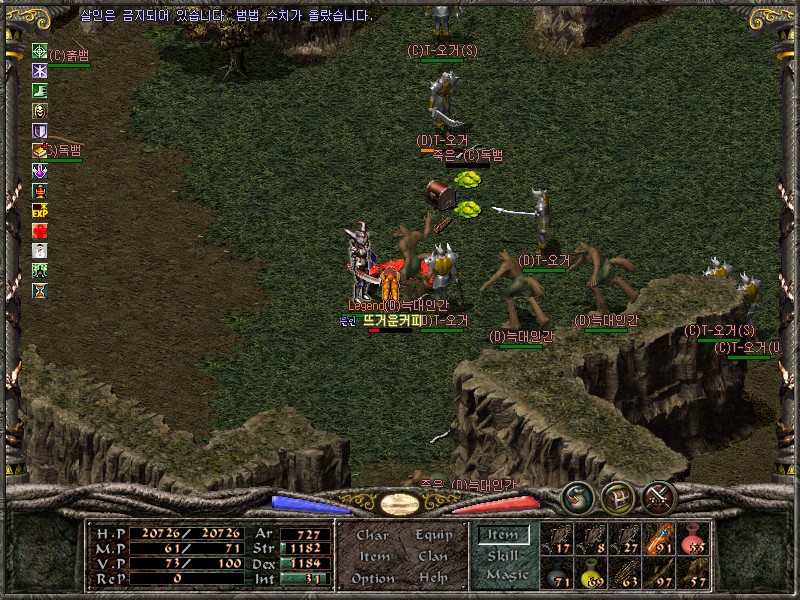Open the Option menu
The height and width of the screenshot is (600, 800).
coord(372,579)
